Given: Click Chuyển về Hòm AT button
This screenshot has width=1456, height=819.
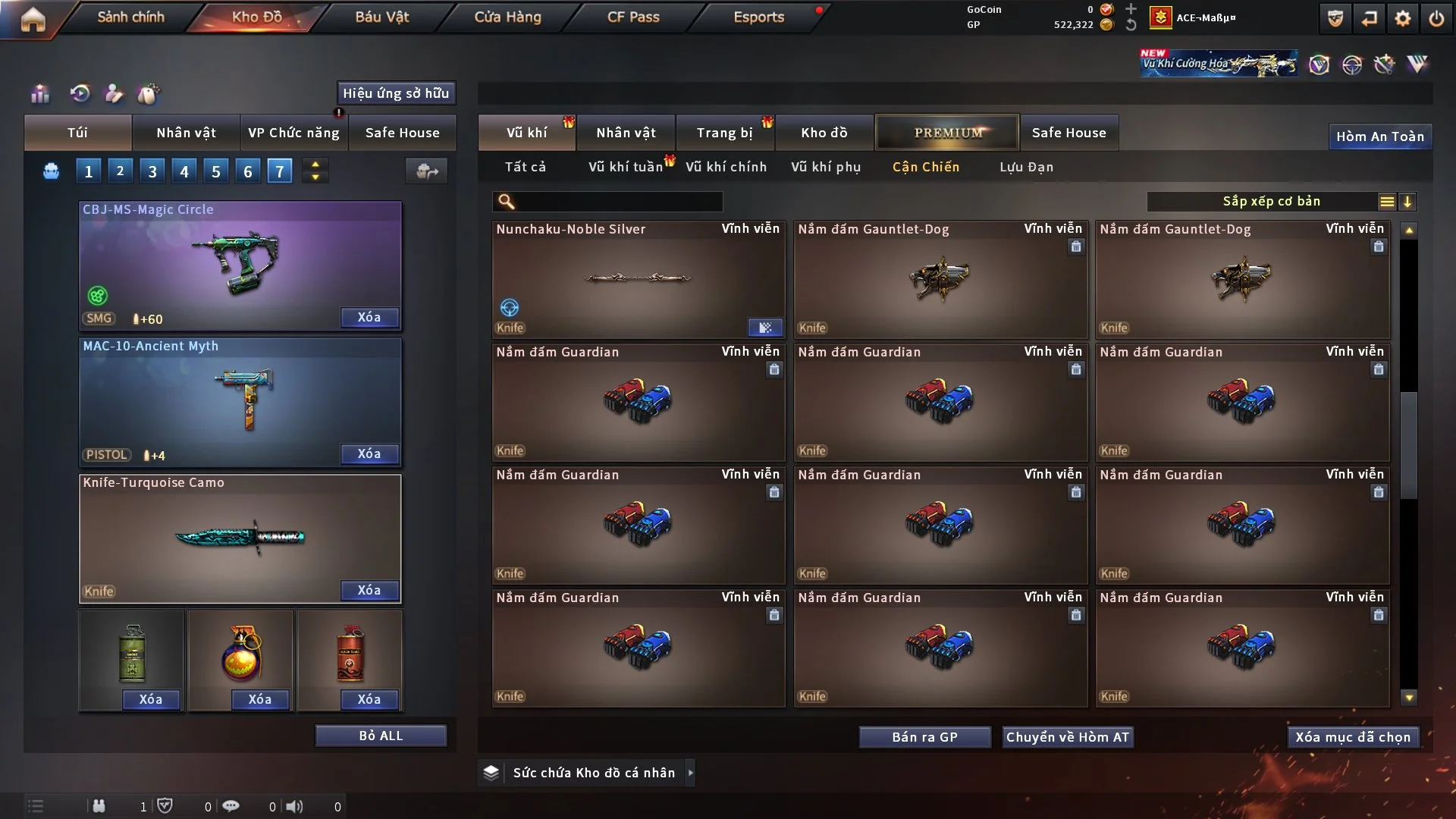Looking at the screenshot, I should pos(1067,737).
